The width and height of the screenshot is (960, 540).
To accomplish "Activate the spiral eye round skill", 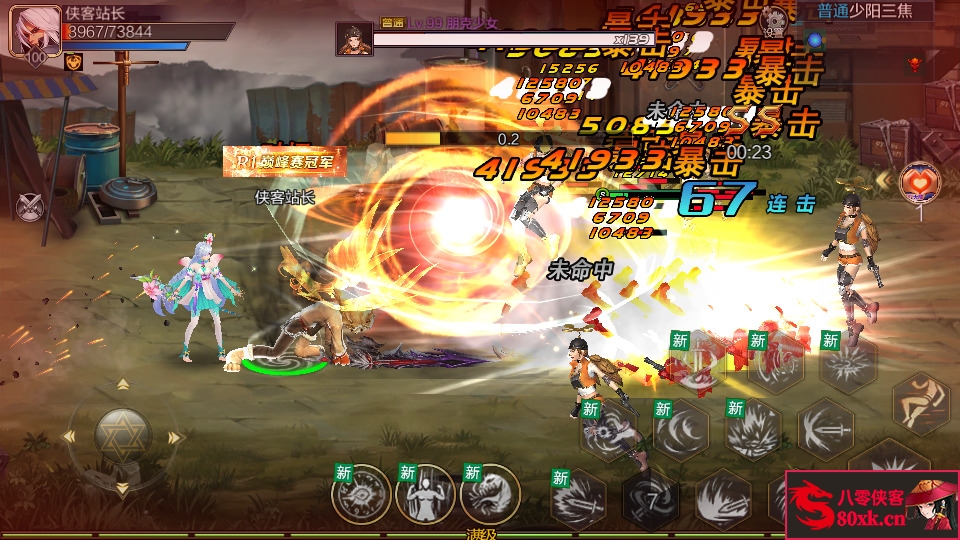I will pyautogui.click(x=361, y=493).
